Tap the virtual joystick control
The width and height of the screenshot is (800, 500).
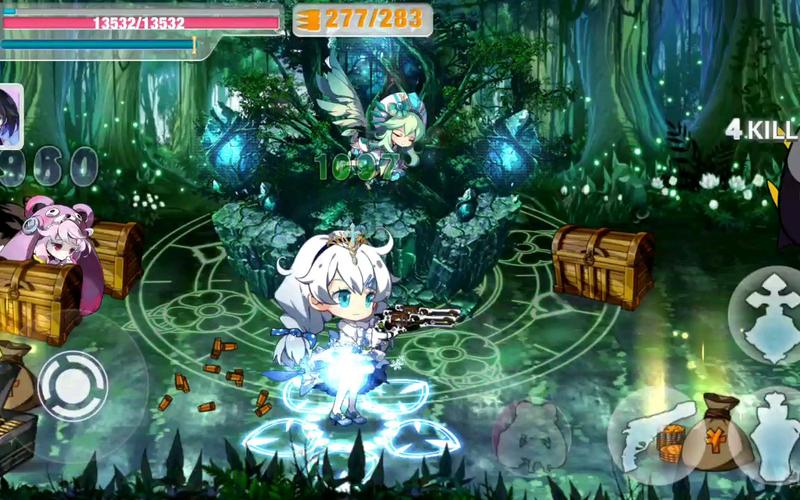pyautogui.click(x=72, y=385)
